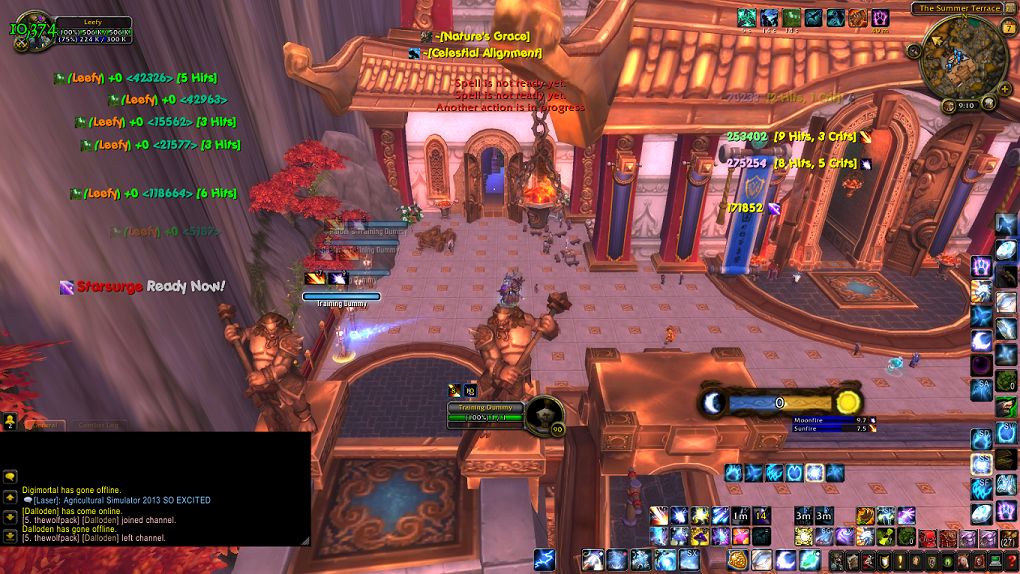Switch to the Combat Log tab
The image size is (1020, 574).
(x=98, y=425)
